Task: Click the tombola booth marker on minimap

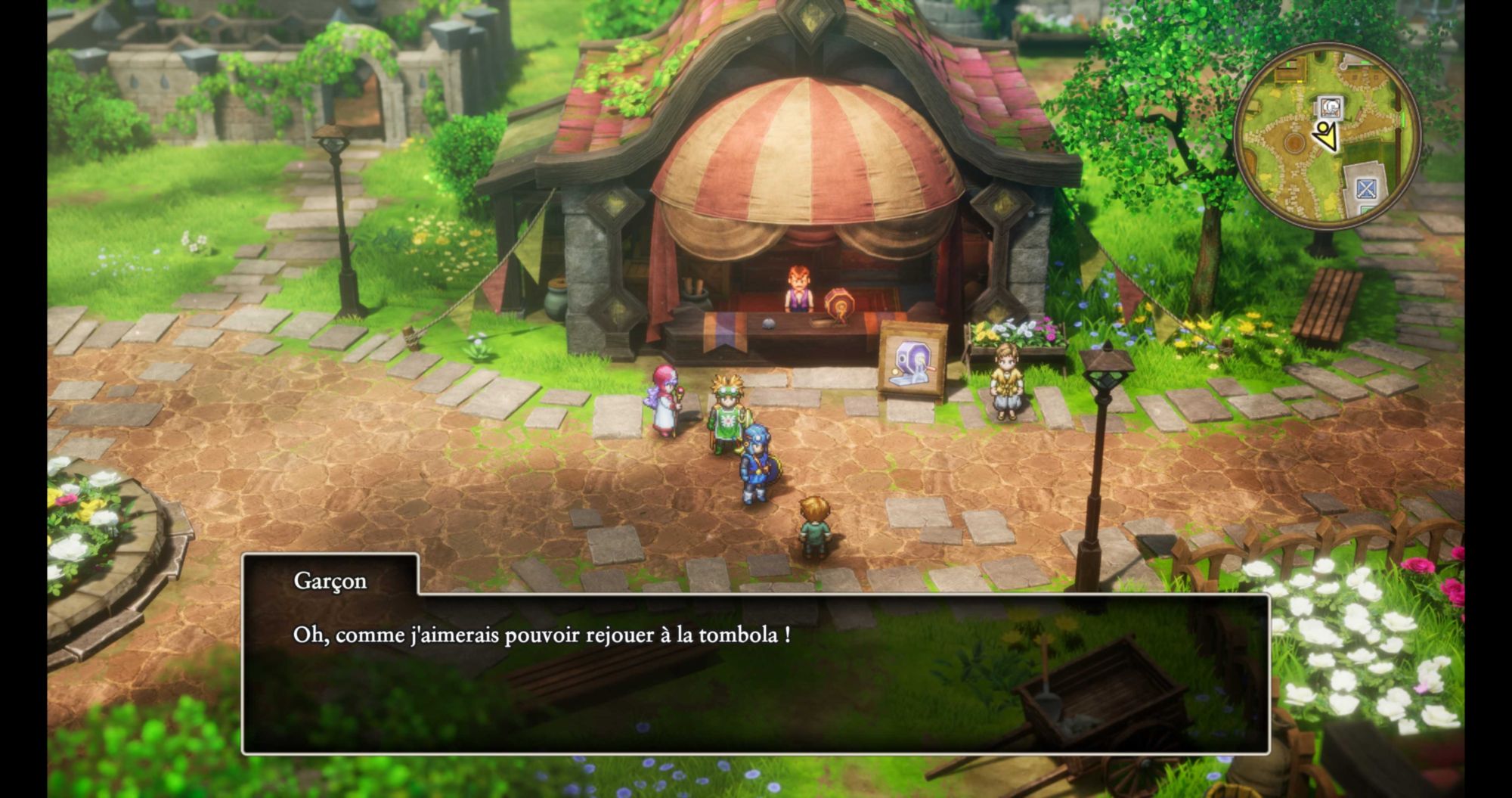Action: tap(1331, 107)
